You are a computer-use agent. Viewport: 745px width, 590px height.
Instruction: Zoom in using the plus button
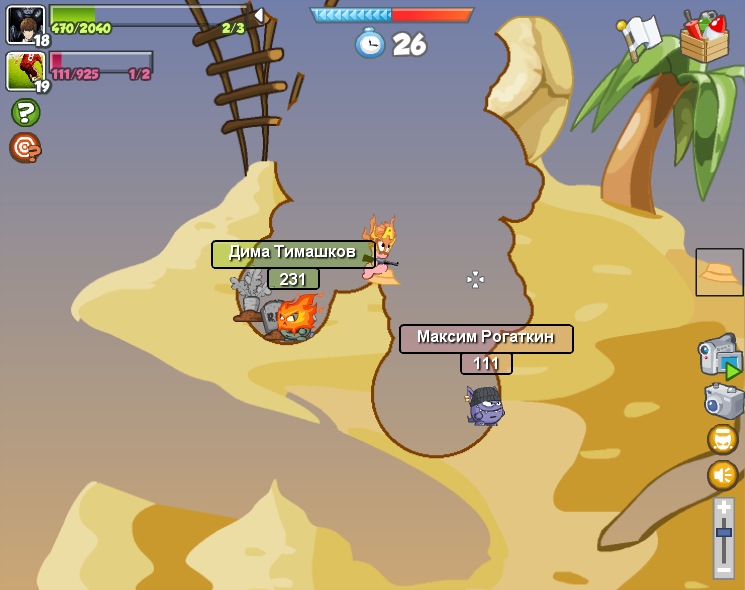[x=723, y=508]
